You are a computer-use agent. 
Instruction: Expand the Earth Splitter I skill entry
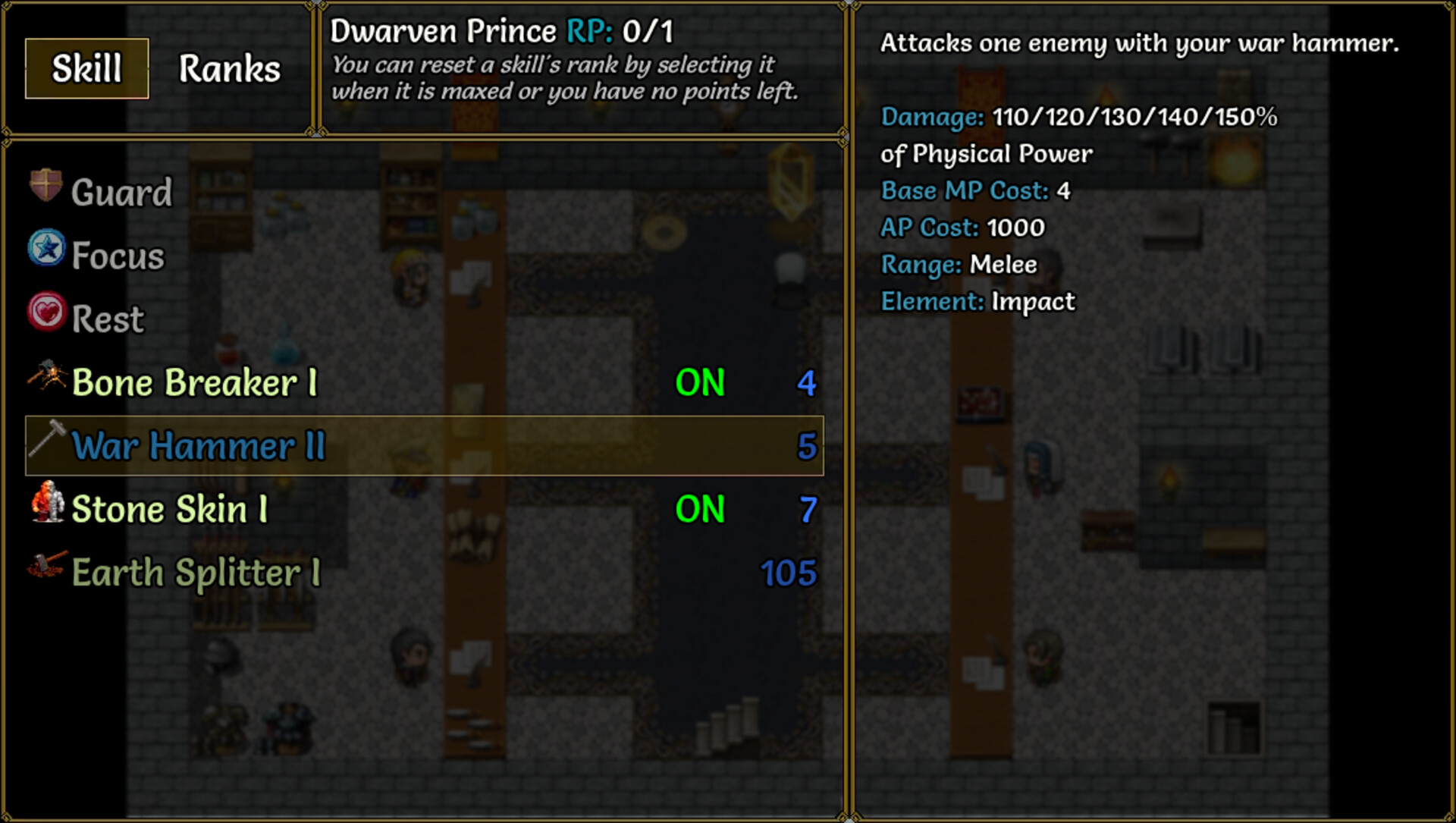[x=194, y=573]
